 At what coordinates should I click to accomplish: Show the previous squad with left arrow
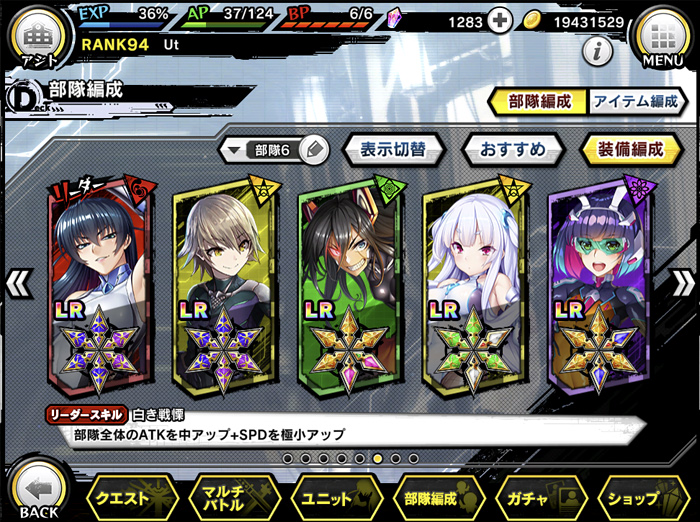(18, 283)
